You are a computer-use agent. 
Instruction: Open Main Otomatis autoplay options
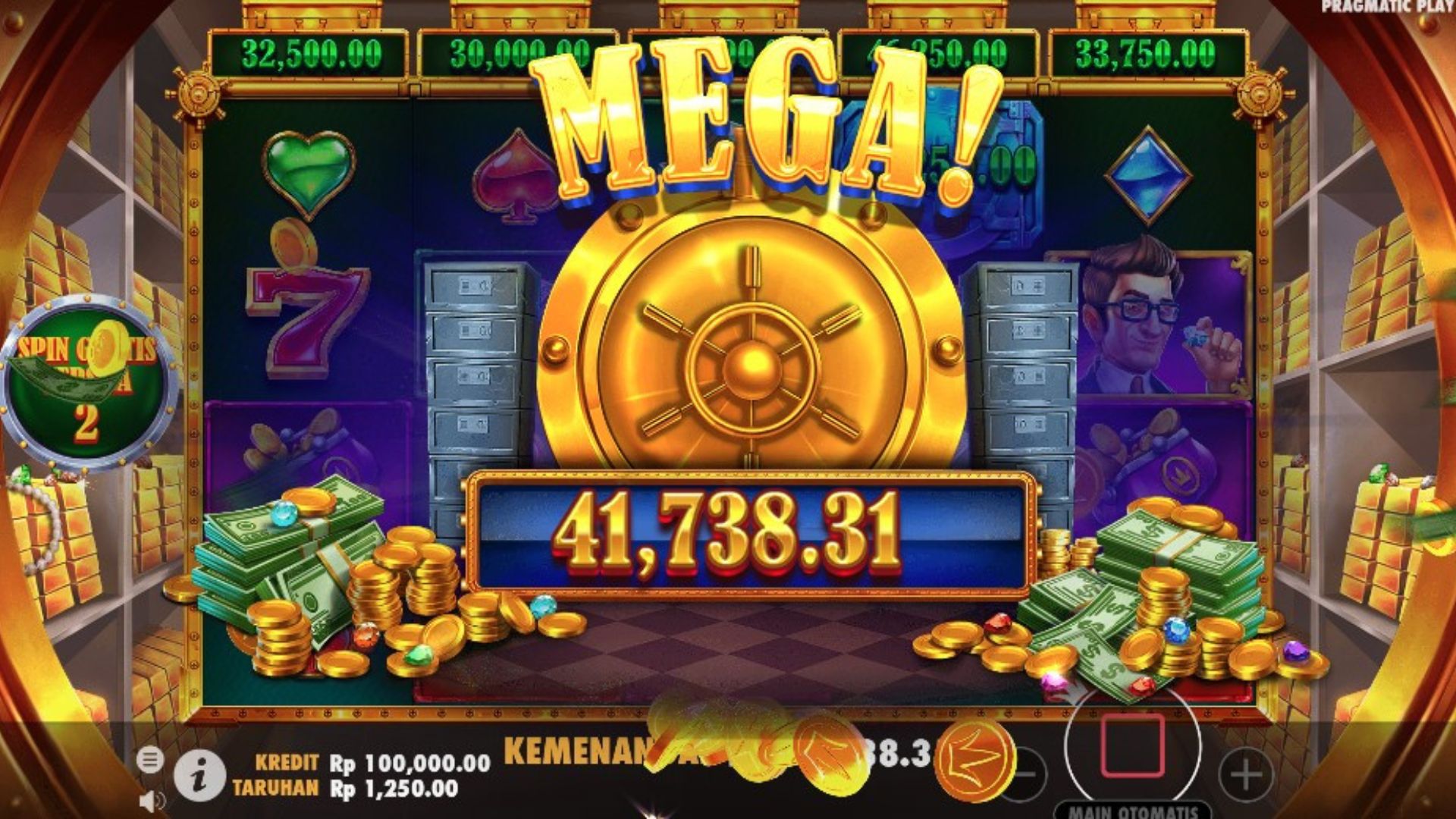coord(1133,811)
